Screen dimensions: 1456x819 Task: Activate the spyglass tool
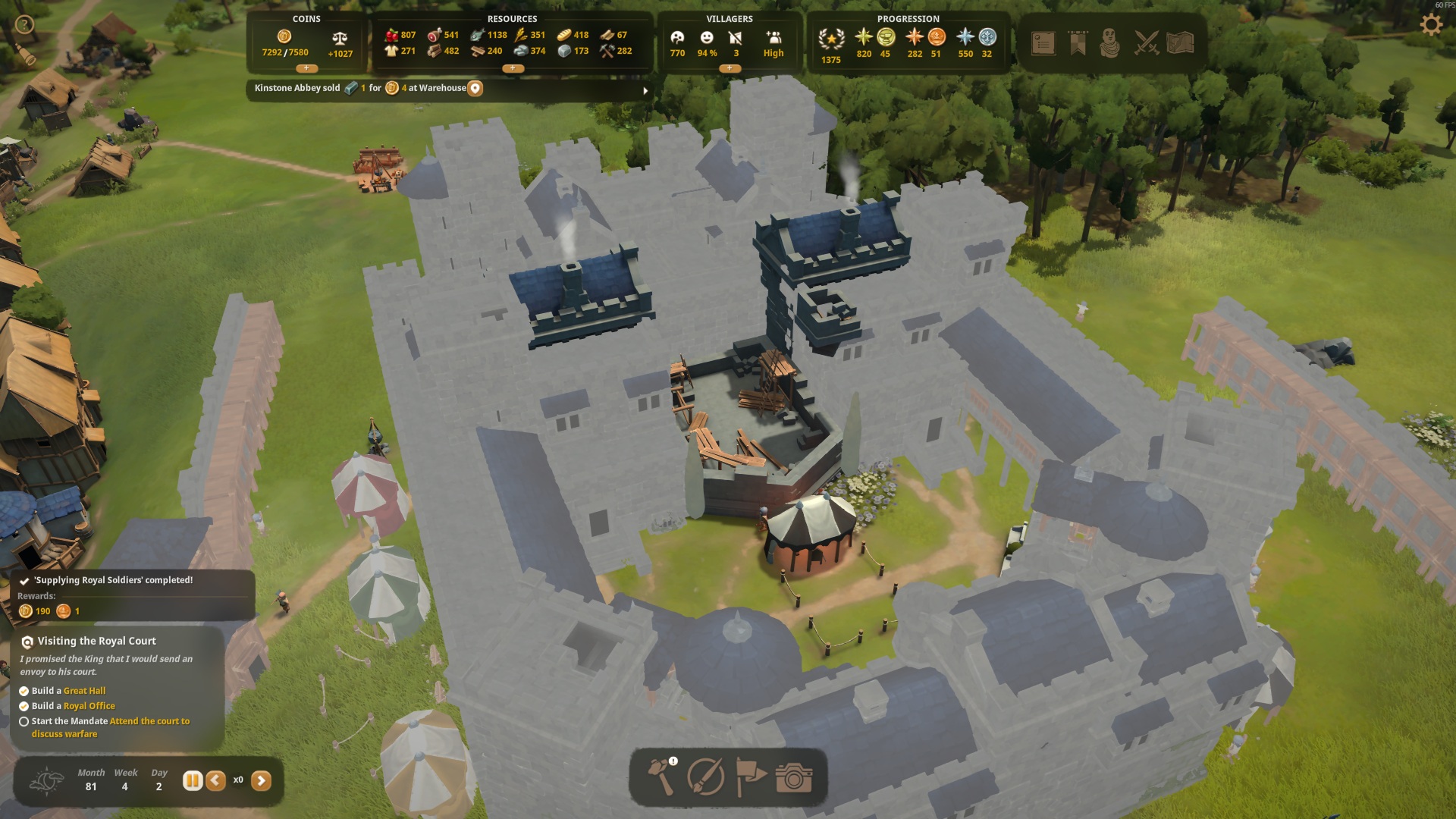coord(27,57)
